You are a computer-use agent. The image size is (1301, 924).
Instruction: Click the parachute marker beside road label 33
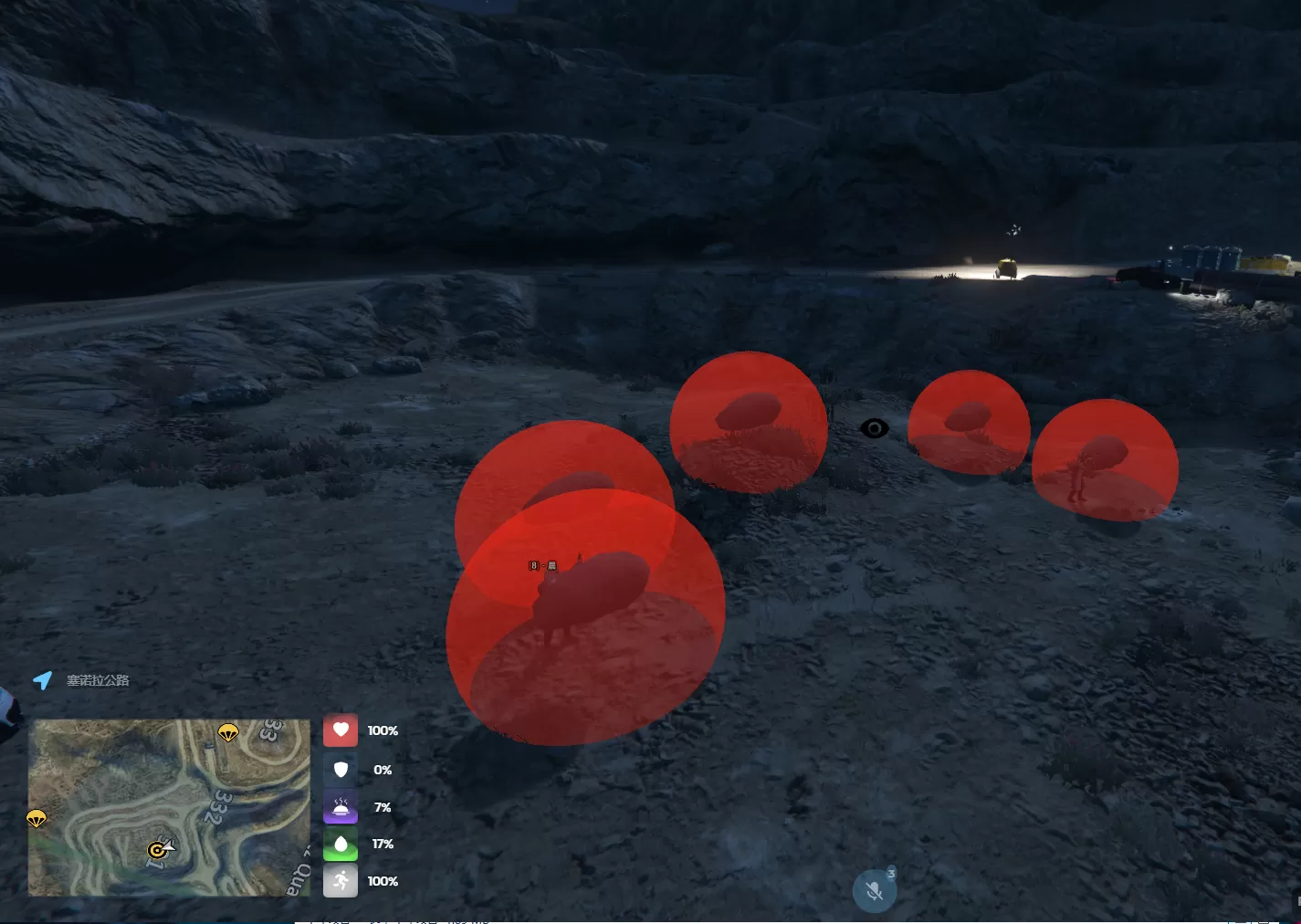click(228, 732)
